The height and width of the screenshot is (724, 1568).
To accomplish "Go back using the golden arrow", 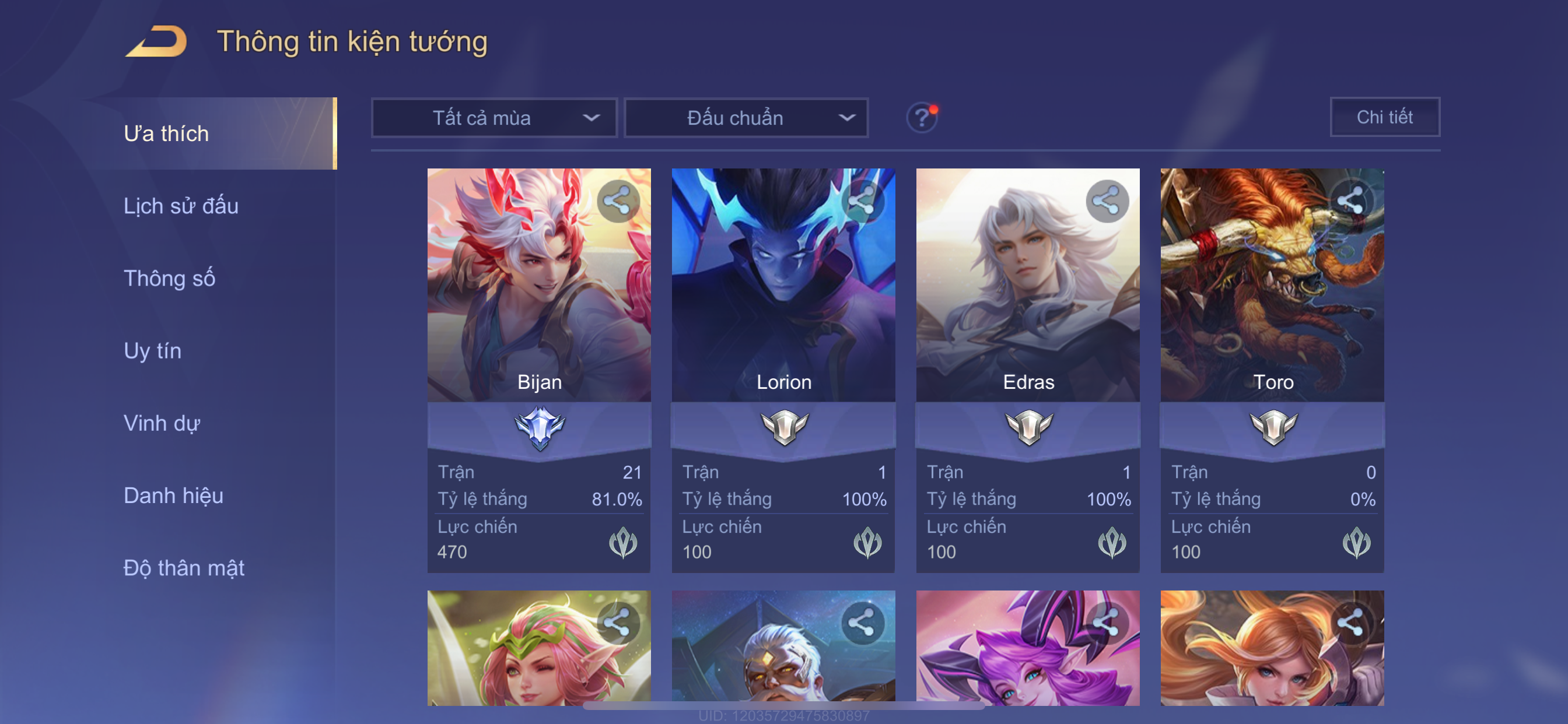I will (x=156, y=41).
